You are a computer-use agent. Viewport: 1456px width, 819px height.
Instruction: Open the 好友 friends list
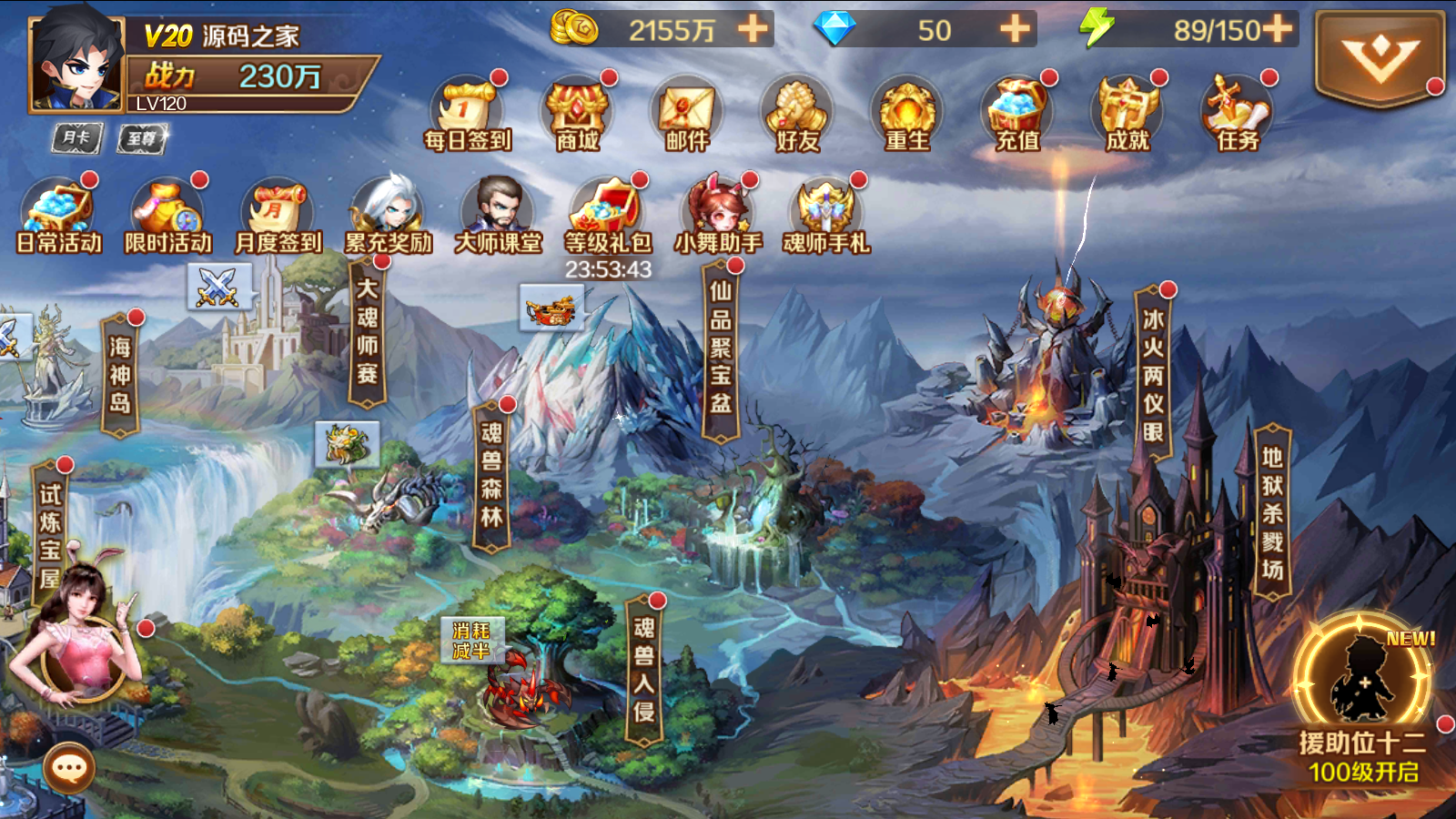click(797, 115)
